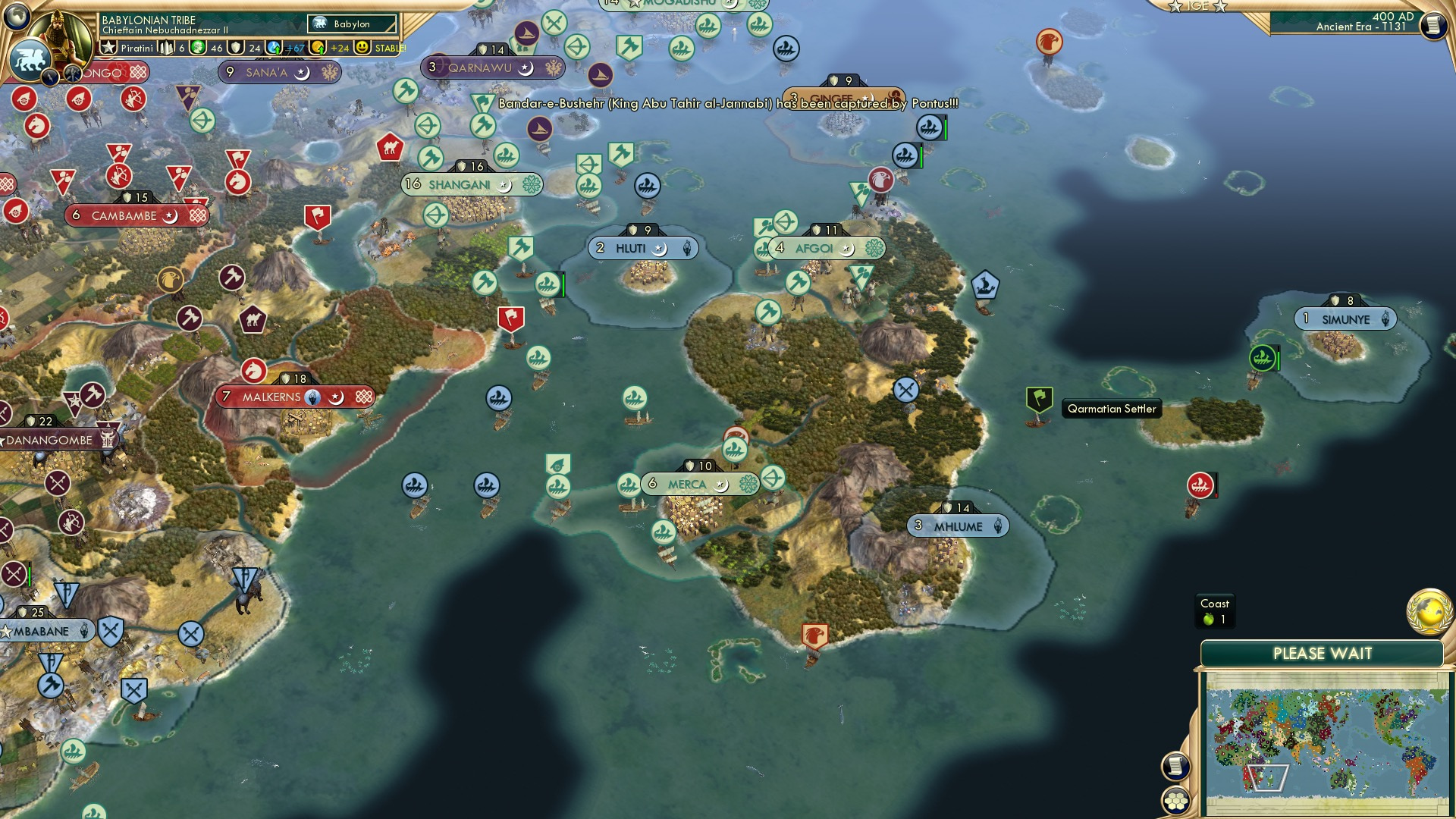Click the Bandar-e-Bushehr captured by Pontus notification

(724, 107)
